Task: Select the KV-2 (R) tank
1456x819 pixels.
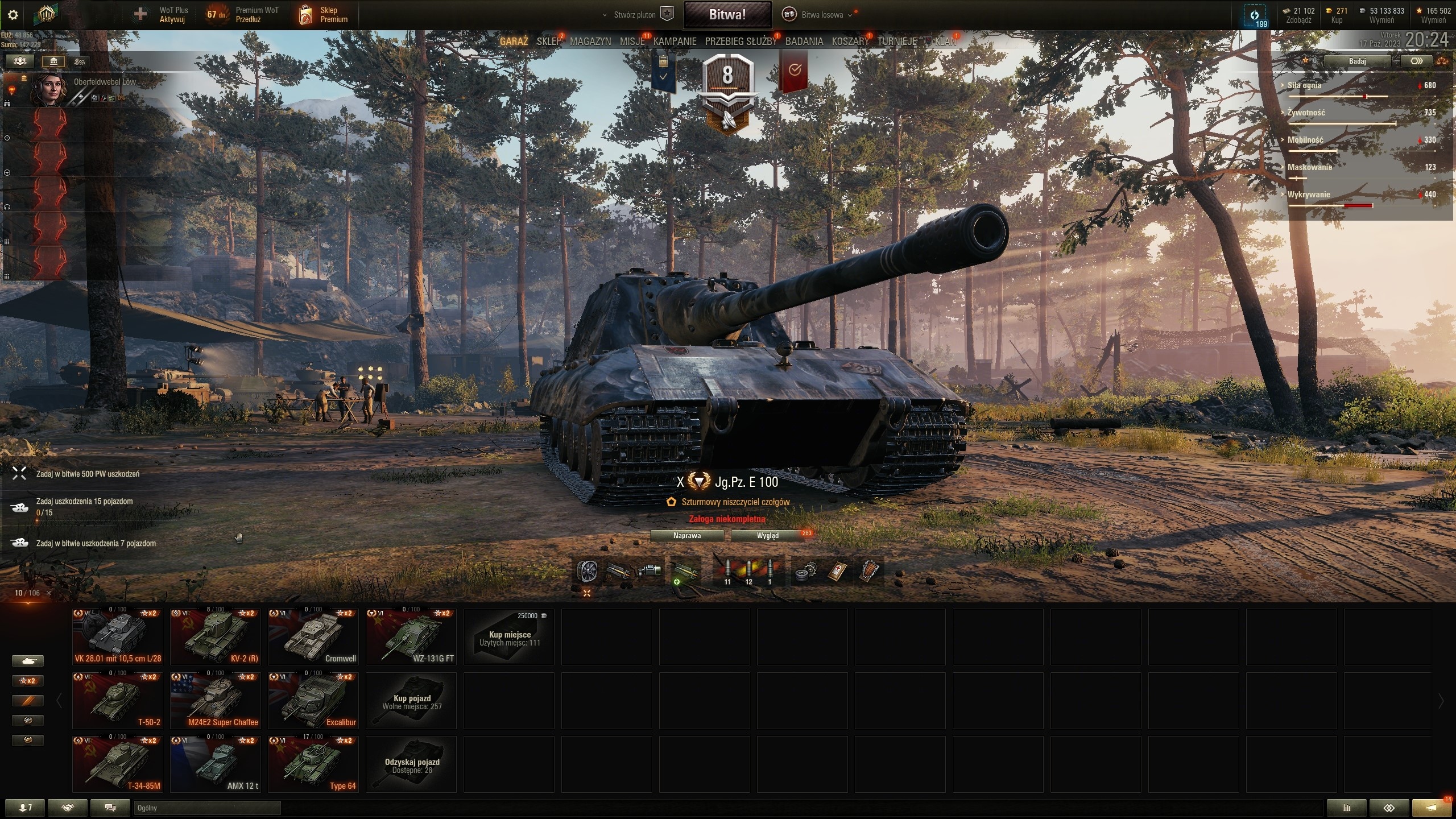Action: pyautogui.click(x=216, y=636)
